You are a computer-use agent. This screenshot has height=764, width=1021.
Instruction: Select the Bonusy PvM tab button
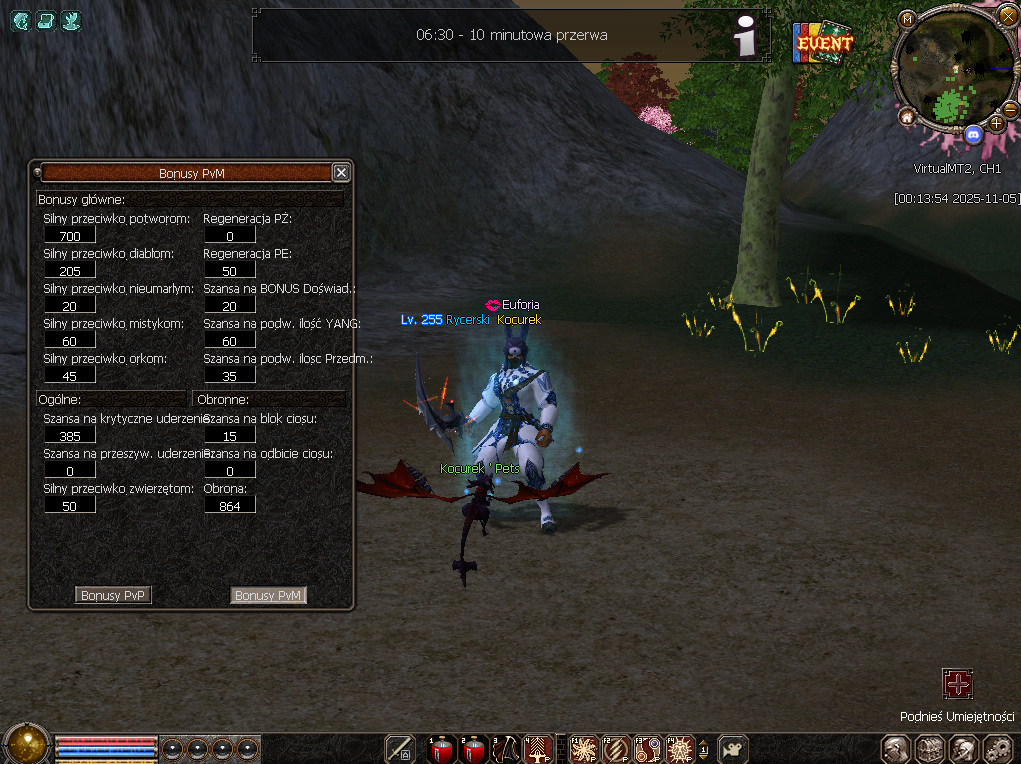268,595
